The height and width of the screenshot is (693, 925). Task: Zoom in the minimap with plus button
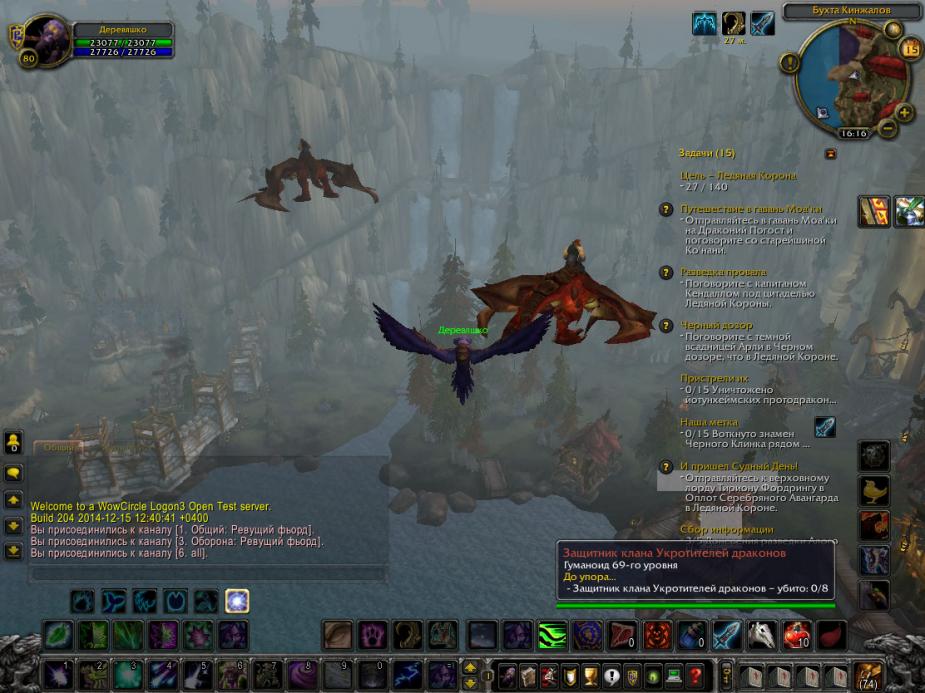[x=903, y=112]
